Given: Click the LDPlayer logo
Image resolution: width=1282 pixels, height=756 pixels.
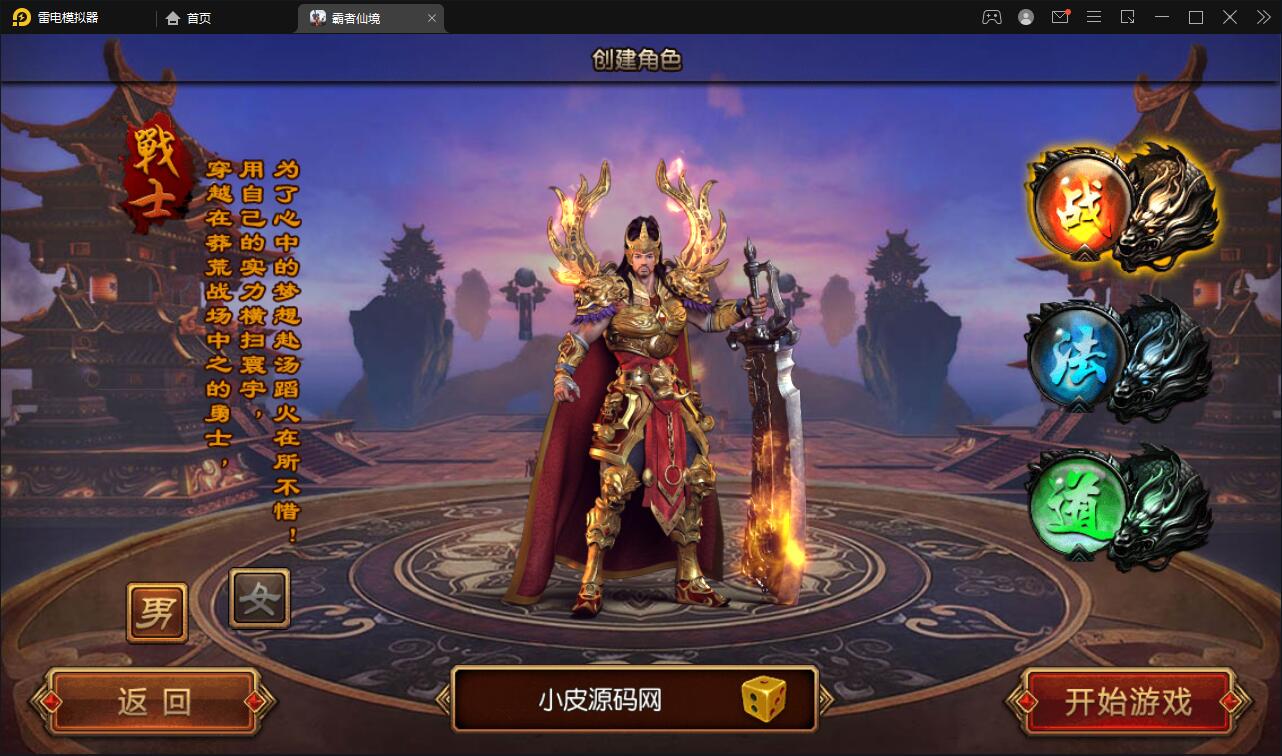Looking at the screenshot, I should 22,17.
